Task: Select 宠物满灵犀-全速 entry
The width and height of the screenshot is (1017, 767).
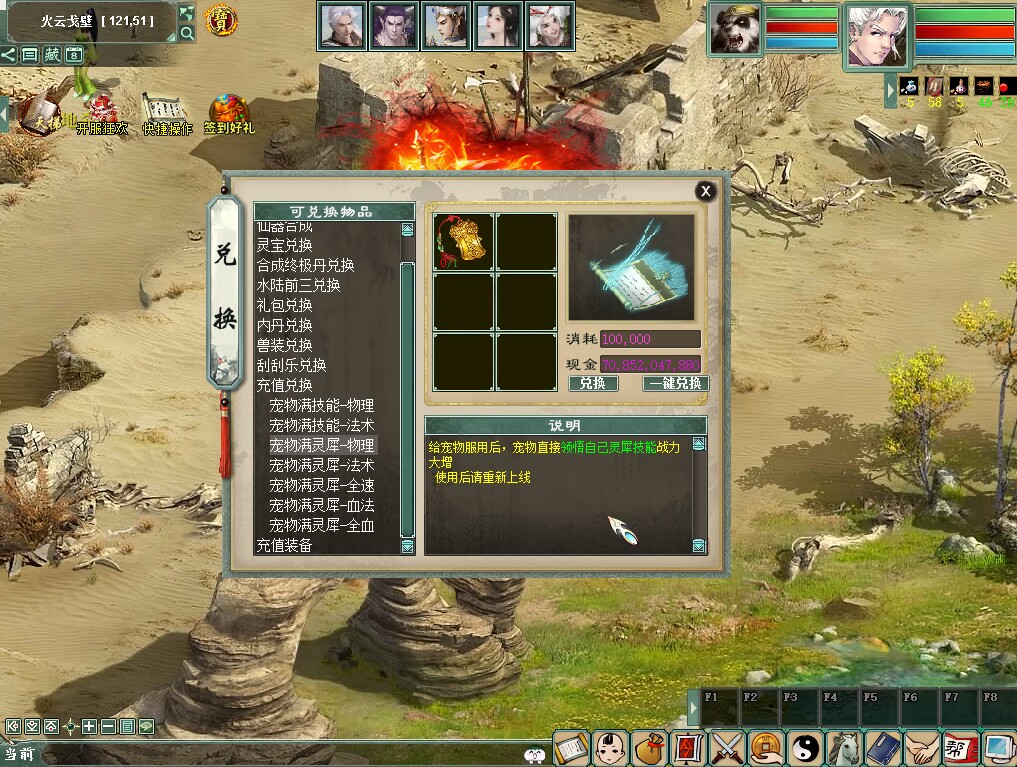Action: coord(321,485)
